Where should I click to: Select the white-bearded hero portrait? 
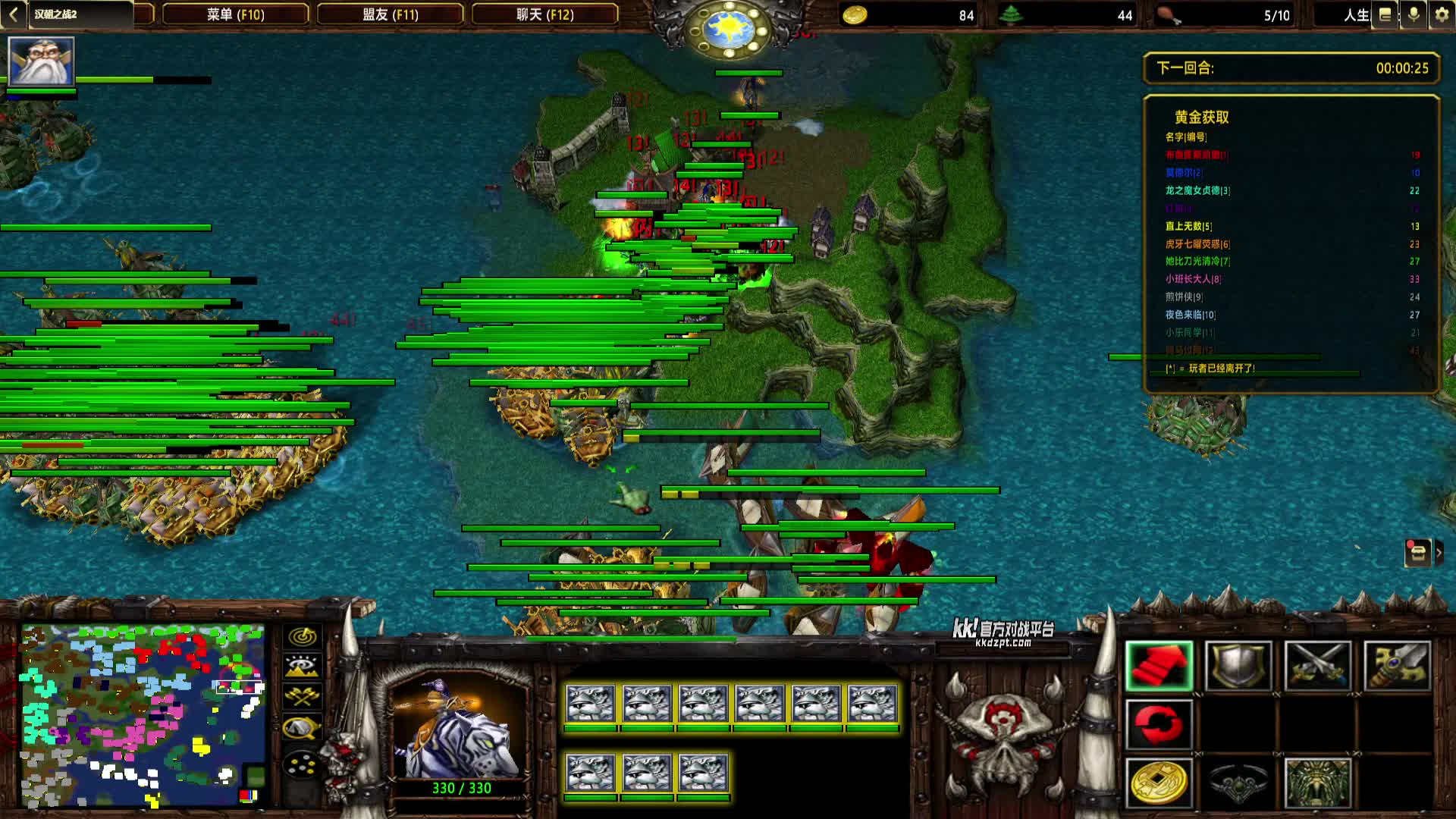(41, 61)
